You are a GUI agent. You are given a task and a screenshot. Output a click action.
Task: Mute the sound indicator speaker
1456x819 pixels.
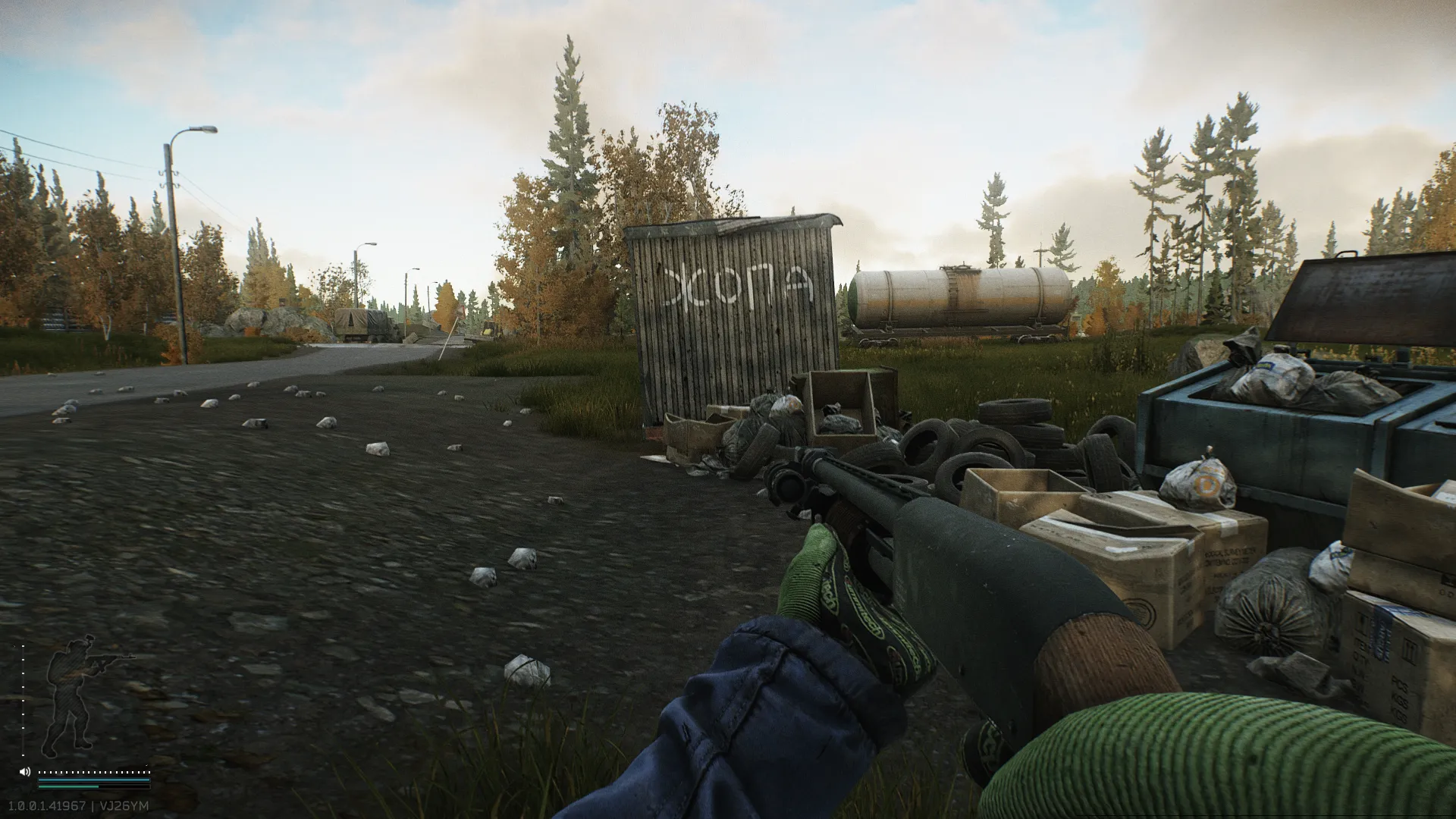coord(24,772)
